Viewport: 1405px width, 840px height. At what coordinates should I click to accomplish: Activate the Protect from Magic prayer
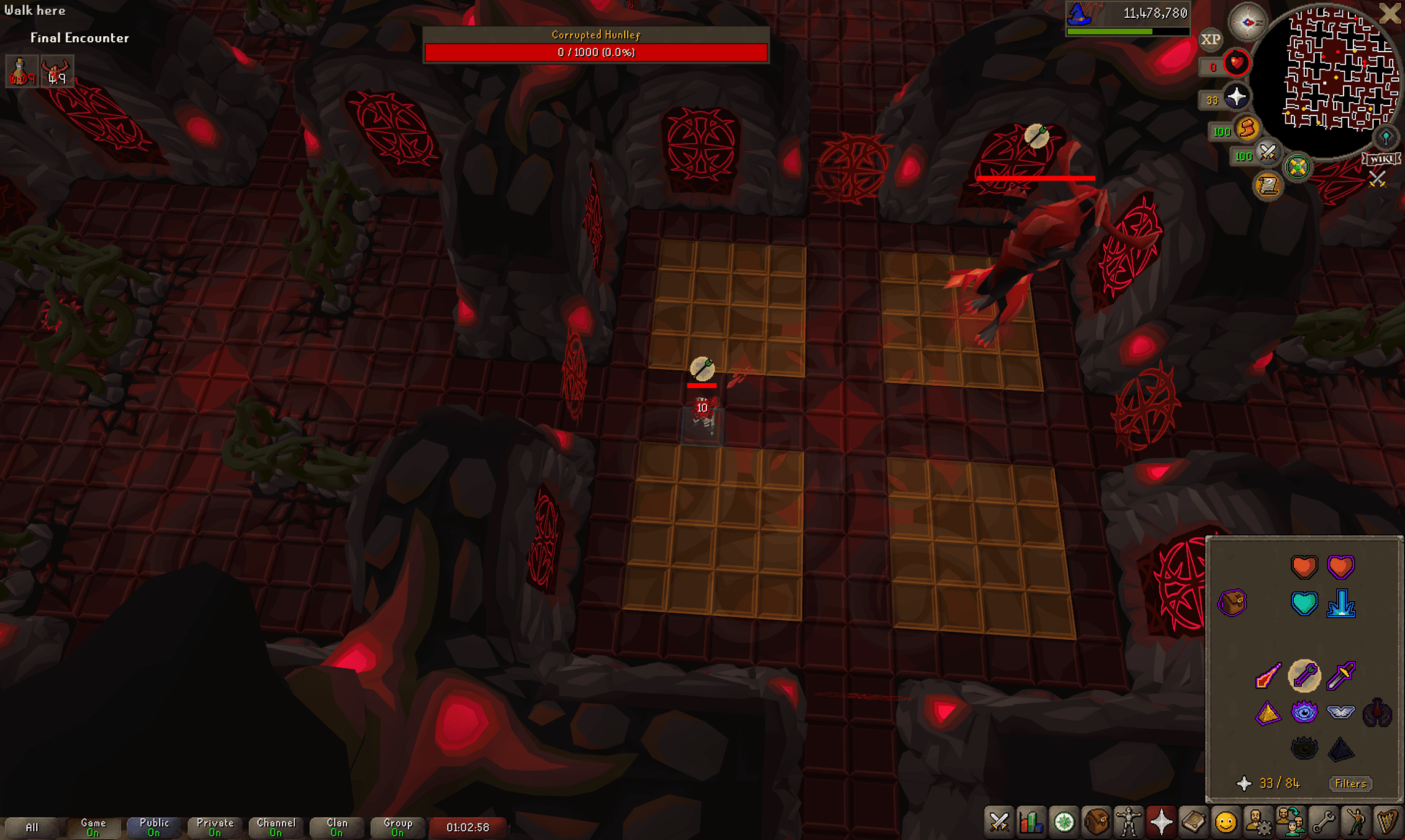[1267, 676]
